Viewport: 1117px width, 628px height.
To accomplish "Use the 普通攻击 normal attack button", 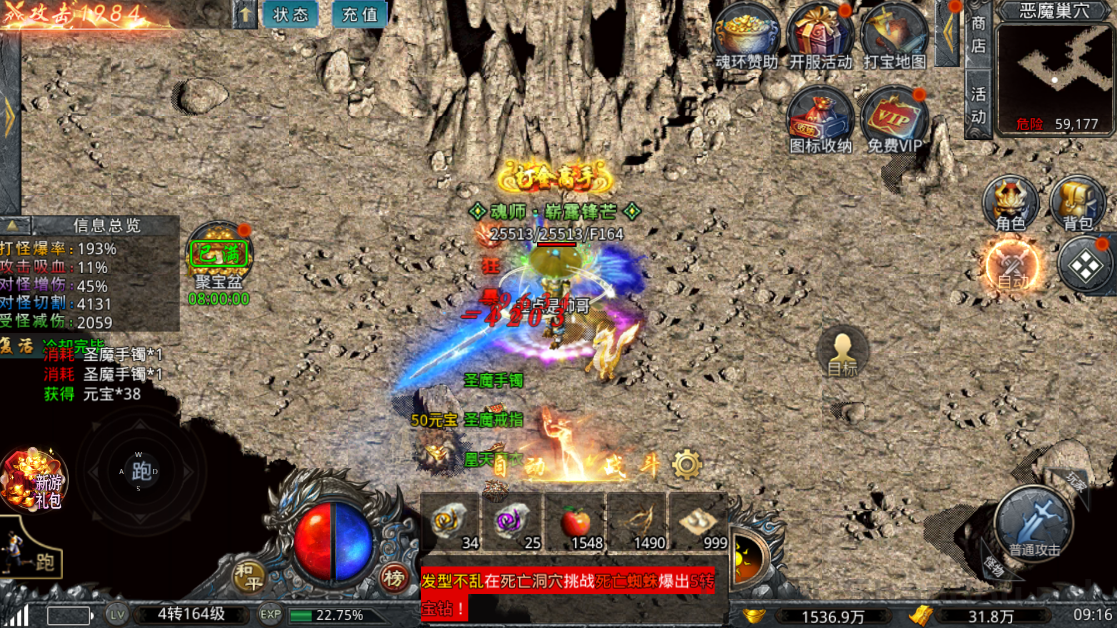I will click(1034, 520).
